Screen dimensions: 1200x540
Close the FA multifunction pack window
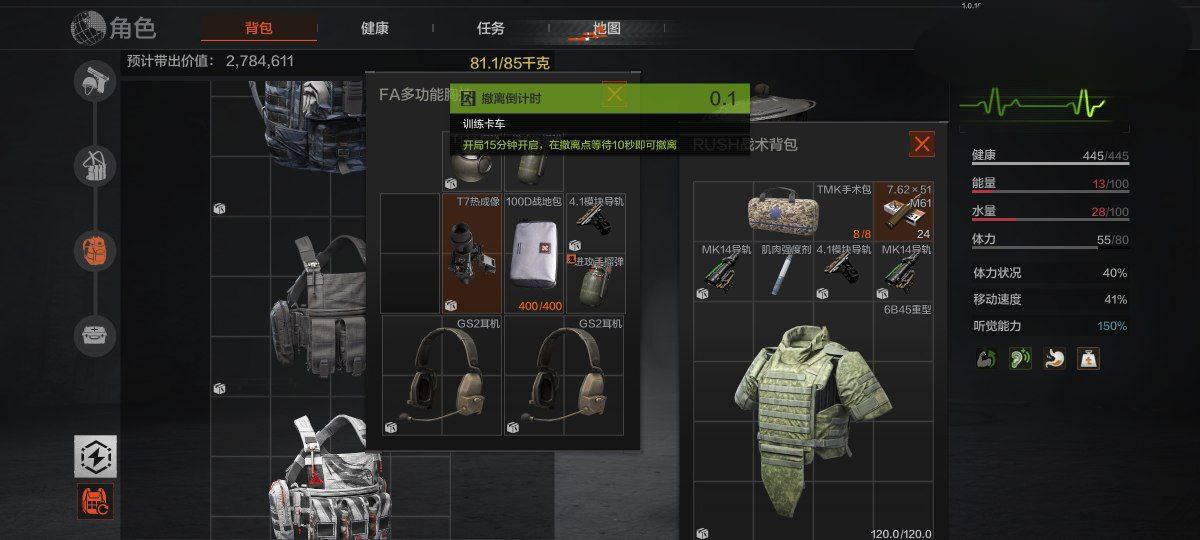614,95
